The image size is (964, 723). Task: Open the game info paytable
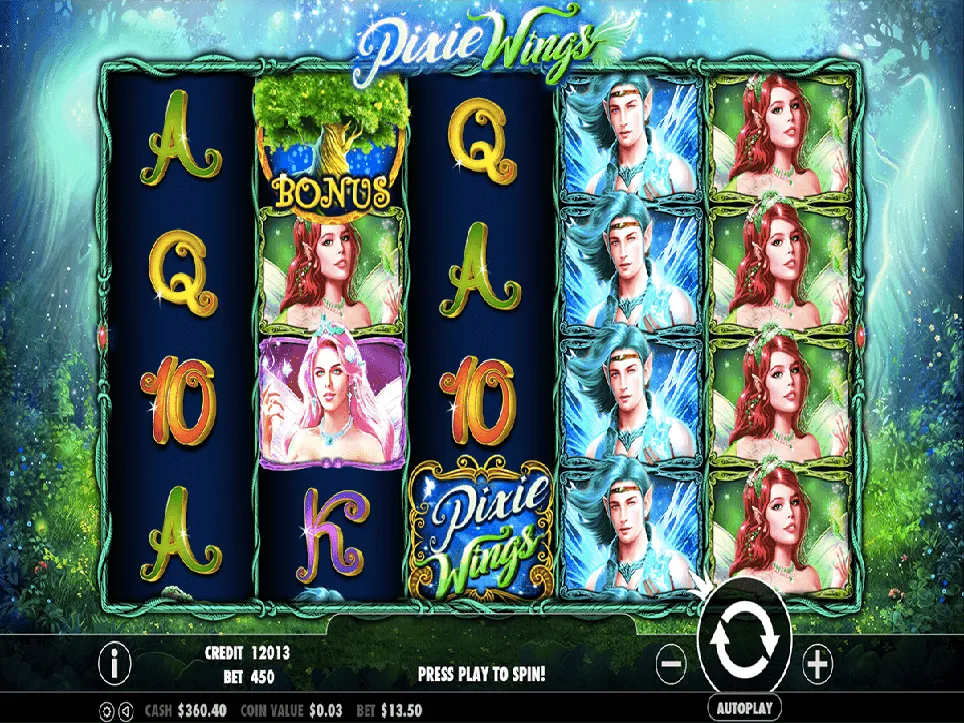118,661
